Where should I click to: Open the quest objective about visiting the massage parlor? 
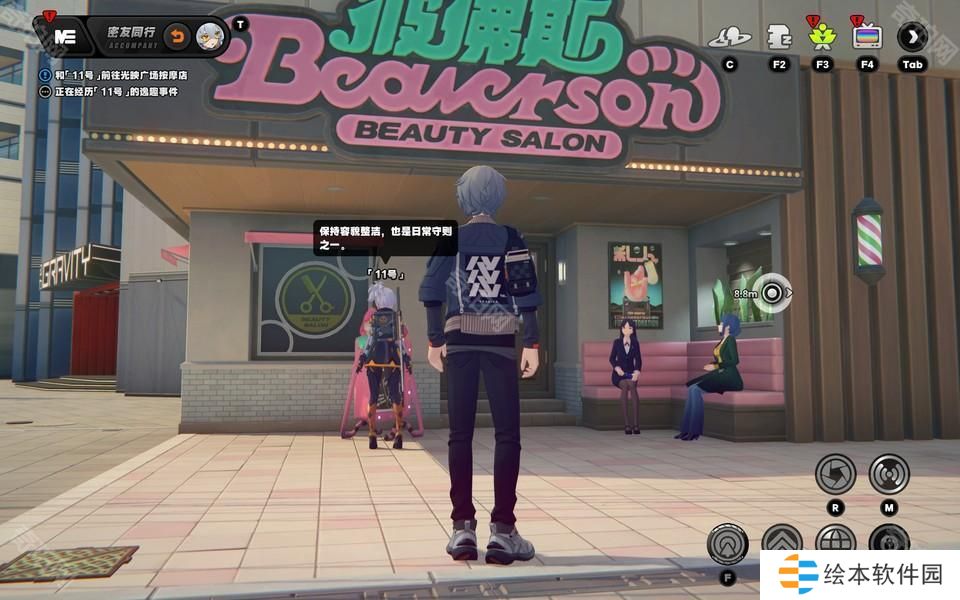[120, 75]
